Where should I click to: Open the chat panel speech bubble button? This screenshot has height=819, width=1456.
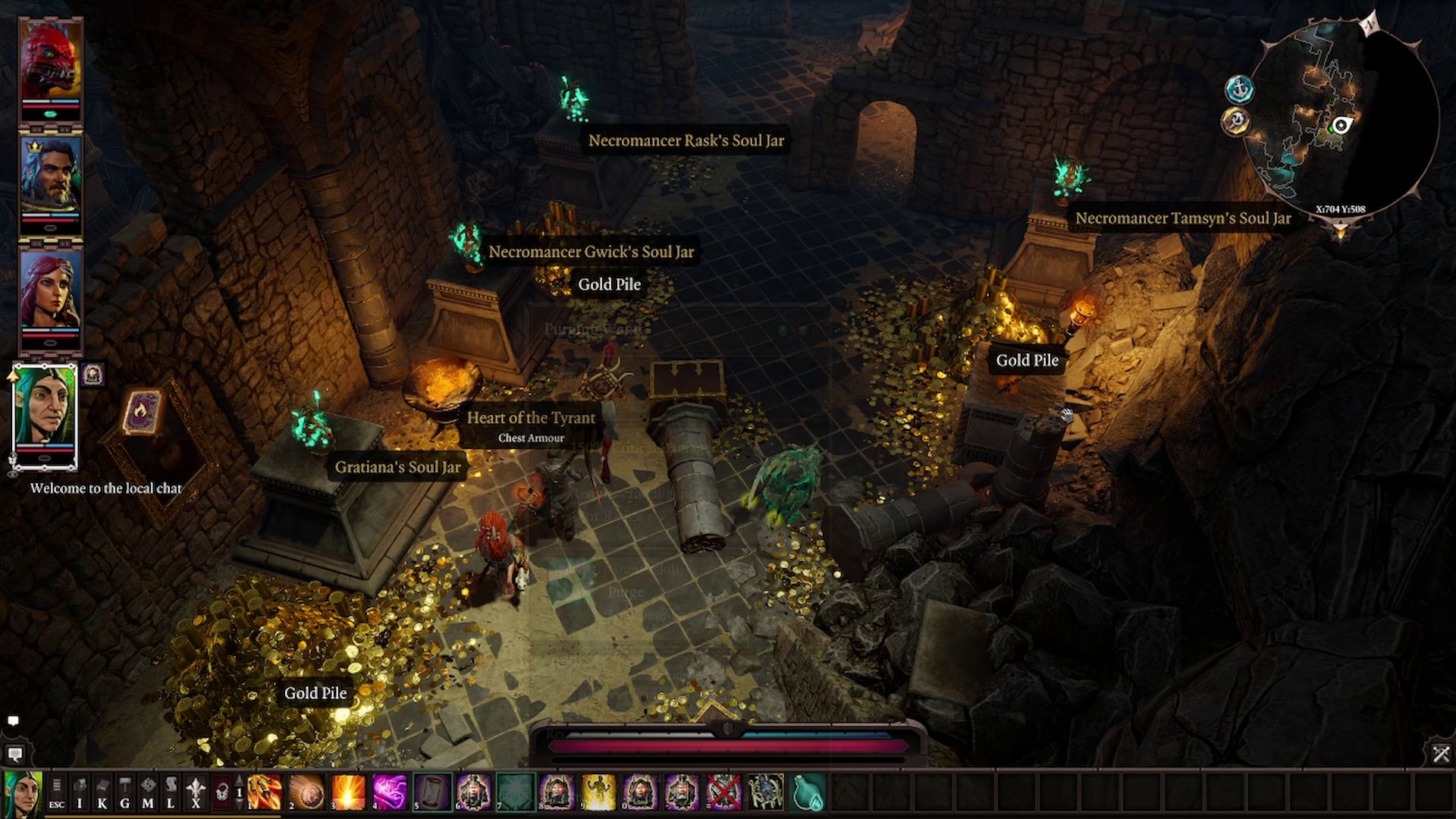(14, 755)
